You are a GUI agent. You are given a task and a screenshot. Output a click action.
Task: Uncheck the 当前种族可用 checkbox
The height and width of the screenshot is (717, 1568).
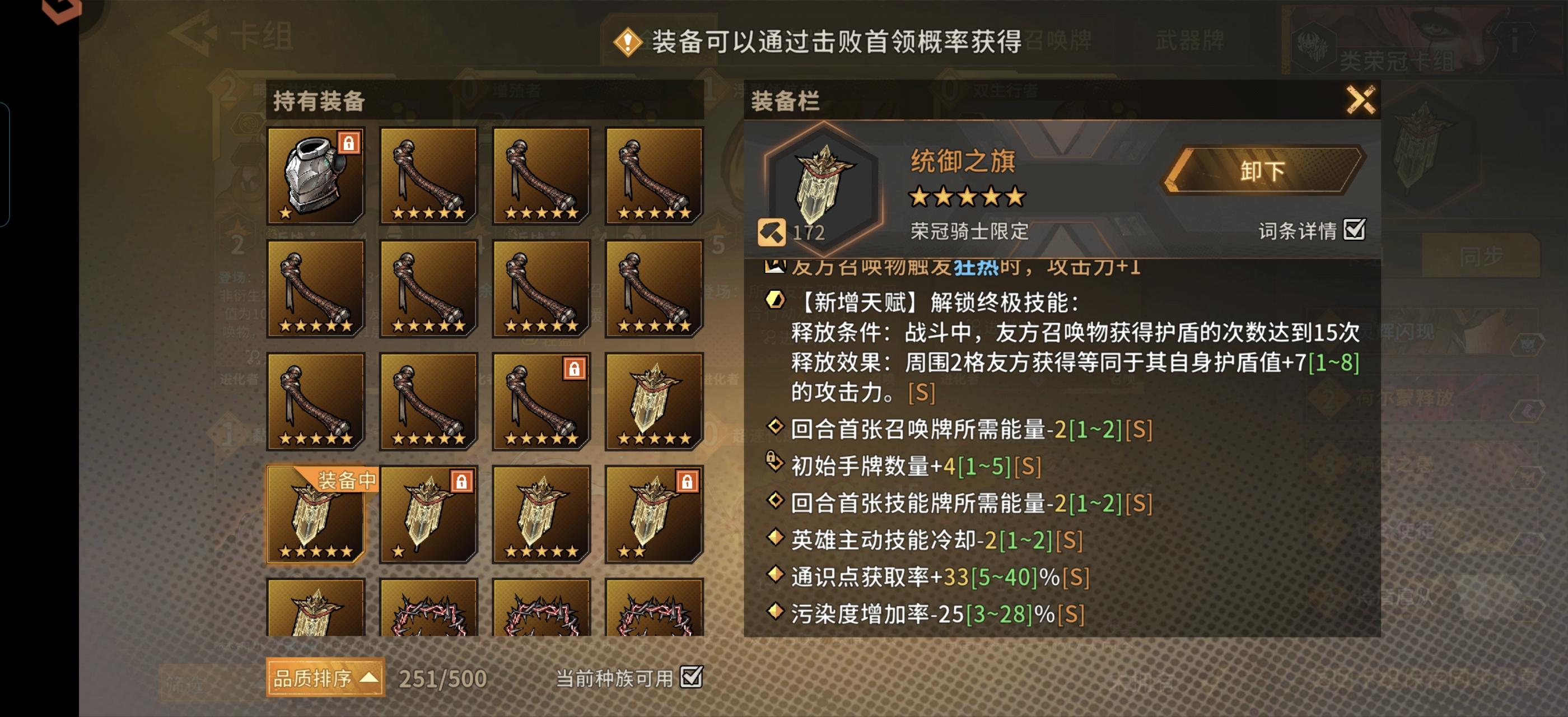pyautogui.click(x=692, y=677)
